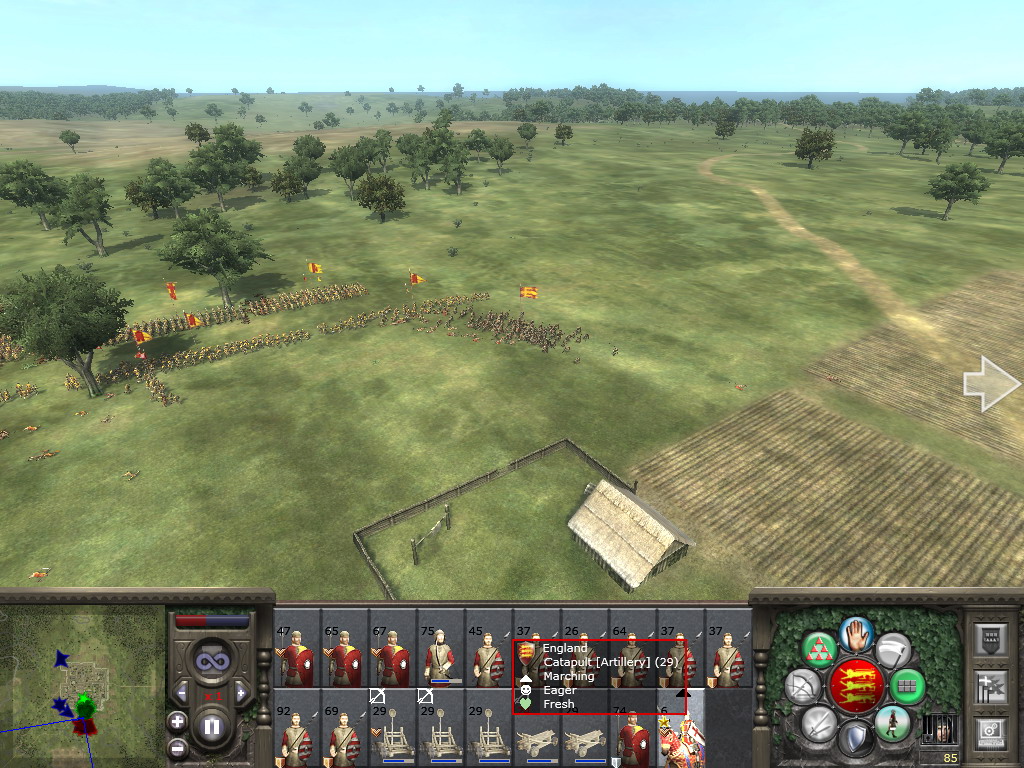Image resolution: width=1024 pixels, height=768 pixels.
Task: Pause the battle
Action: (x=212, y=727)
